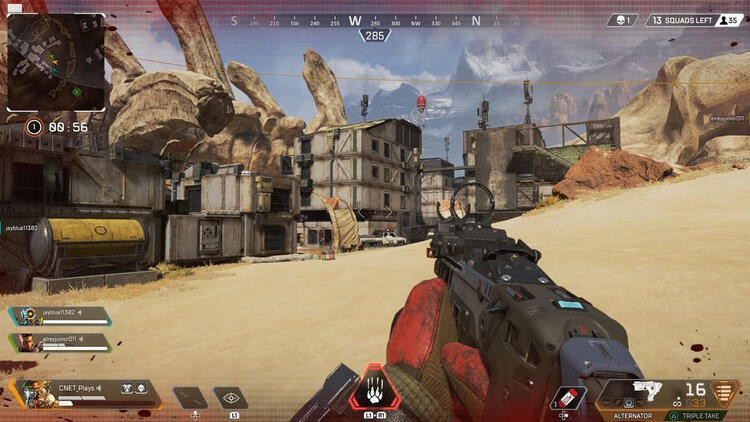Use the red syringe health item
The image size is (750, 422).
[569, 398]
